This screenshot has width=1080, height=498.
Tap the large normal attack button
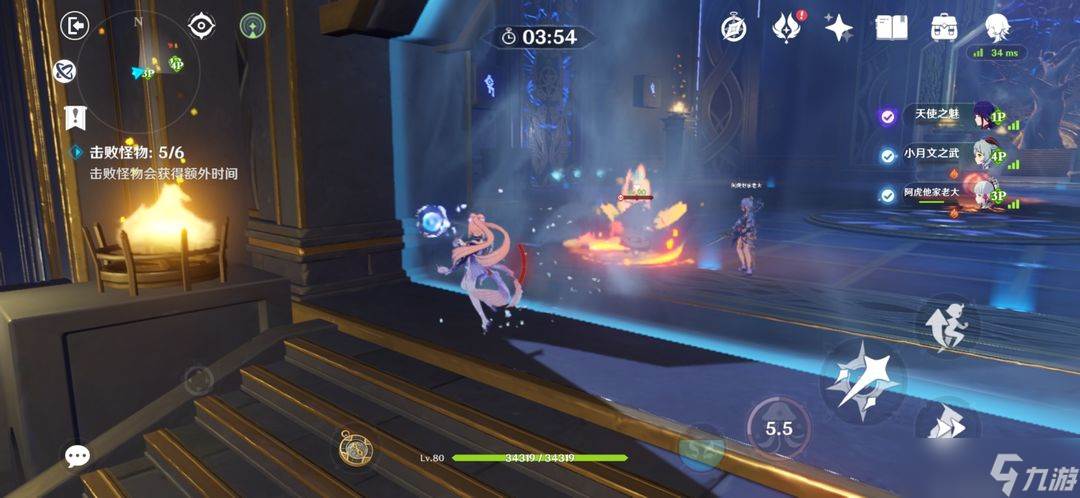coord(862,380)
